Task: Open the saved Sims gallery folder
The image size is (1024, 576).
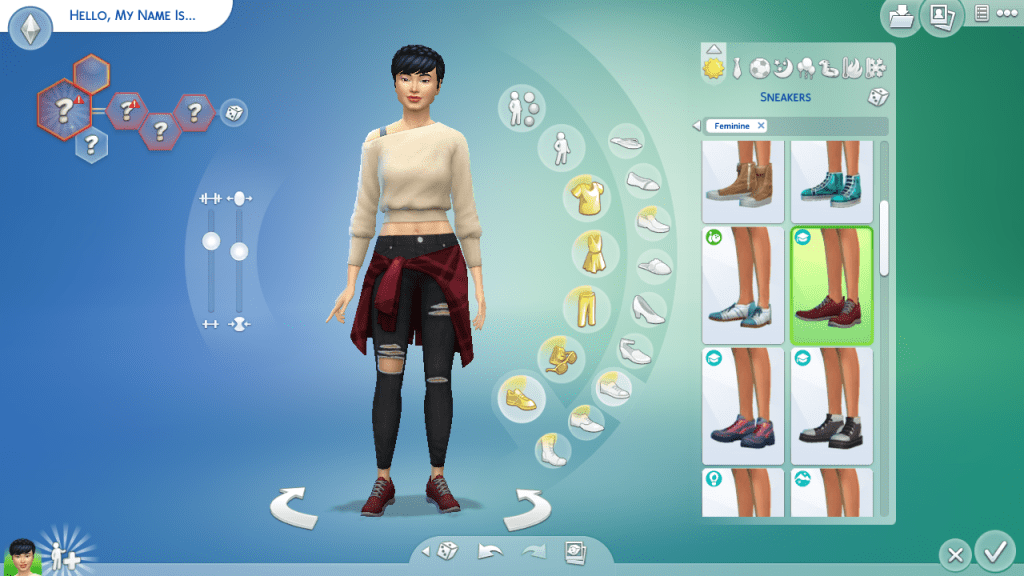Action: tap(901, 17)
